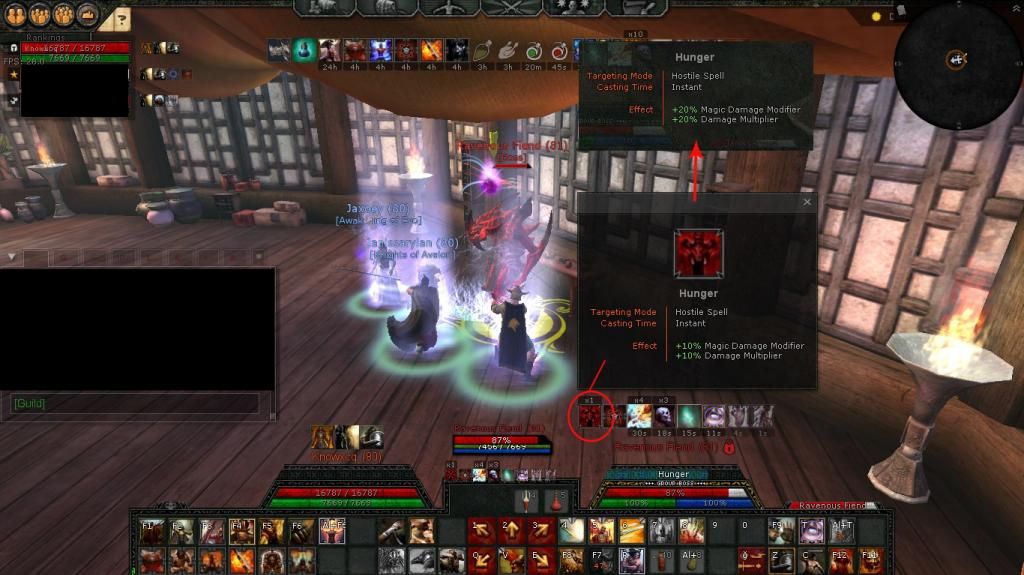Trigger the ability bound to F12
This screenshot has height=575, width=1024.
pyautogui.click(x=840, y=559)
